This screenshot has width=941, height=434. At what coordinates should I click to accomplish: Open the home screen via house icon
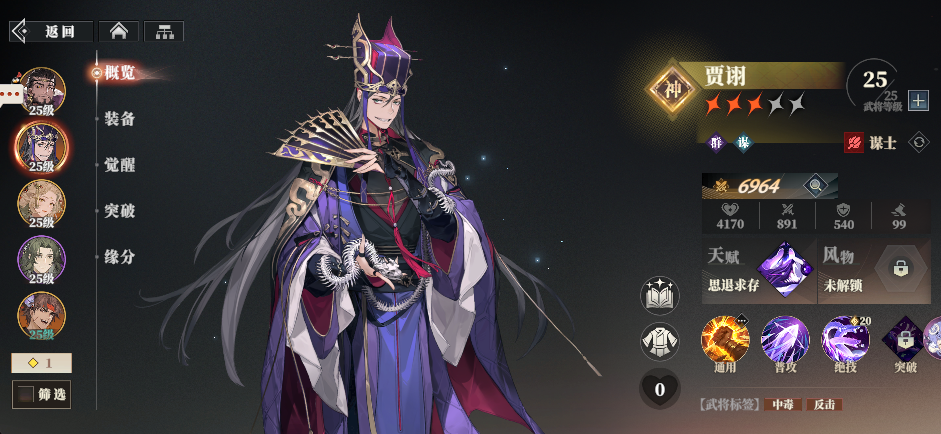coord(118,31)
